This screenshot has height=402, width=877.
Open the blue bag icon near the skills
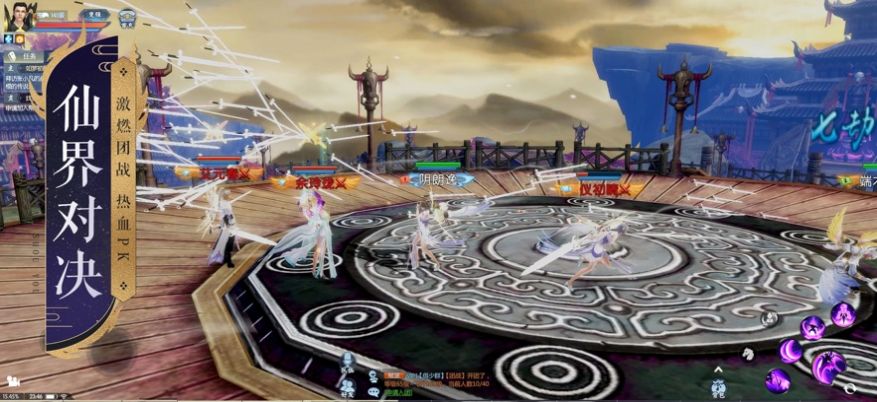tap(717, 388)
